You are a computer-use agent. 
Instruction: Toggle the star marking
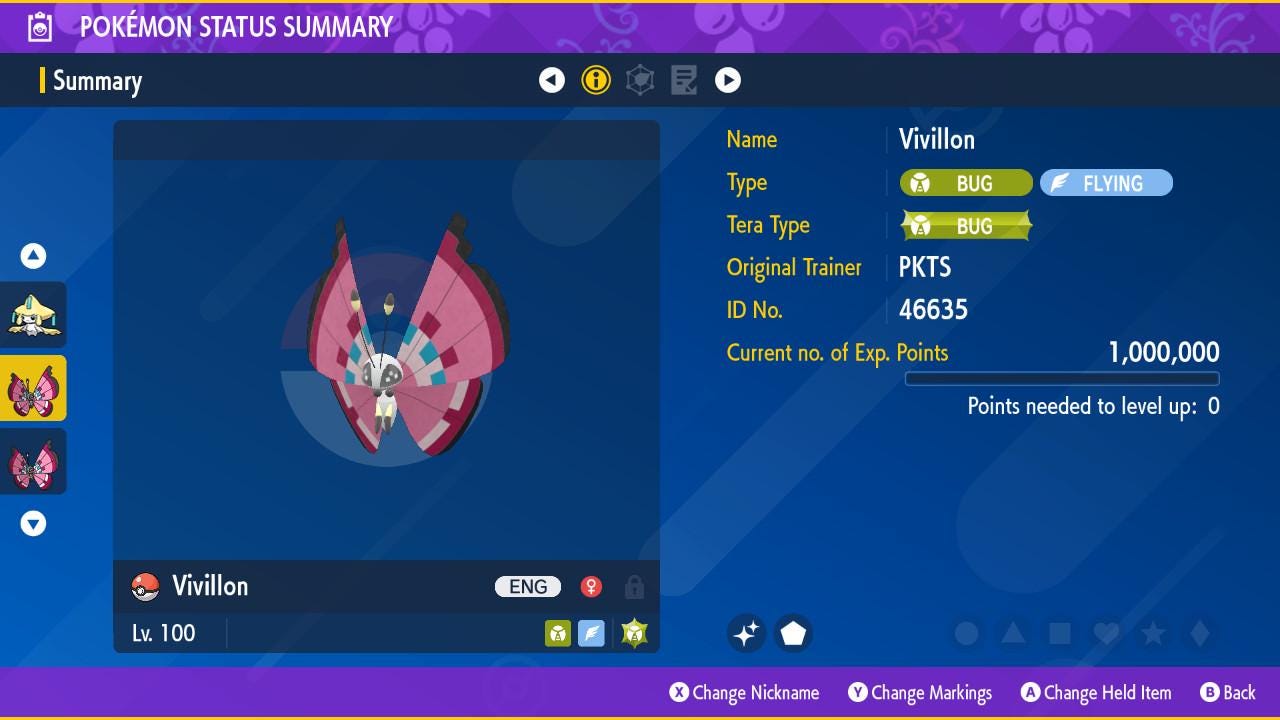(1153, 633)
